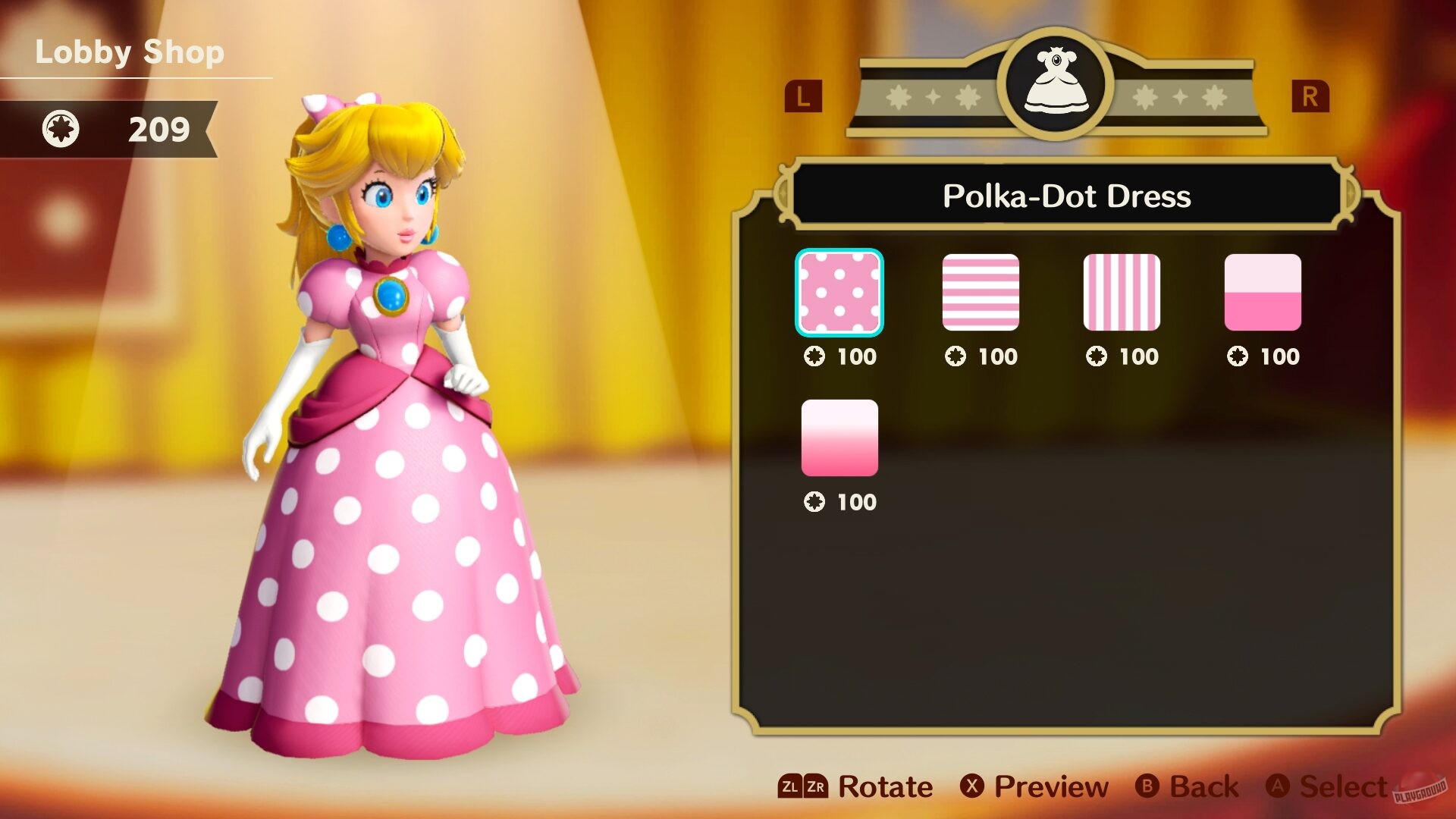The image size is (1456, 819).
Task: Click the X Preview button icon
Action: tap(971, 787)
